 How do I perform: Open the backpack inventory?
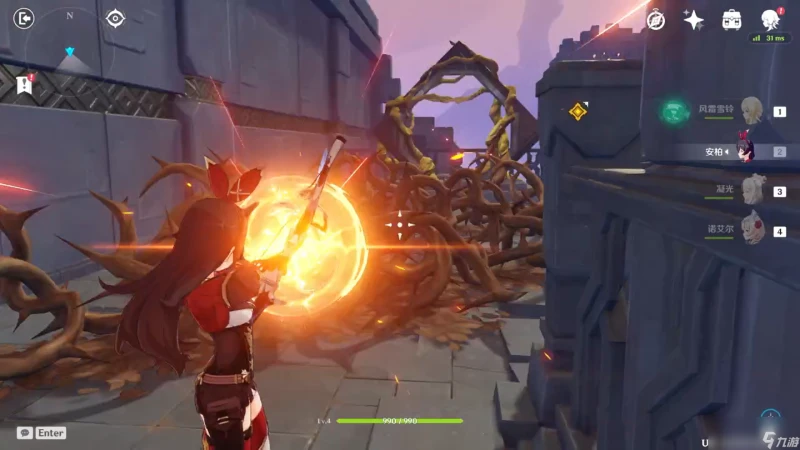click(732, 19)
